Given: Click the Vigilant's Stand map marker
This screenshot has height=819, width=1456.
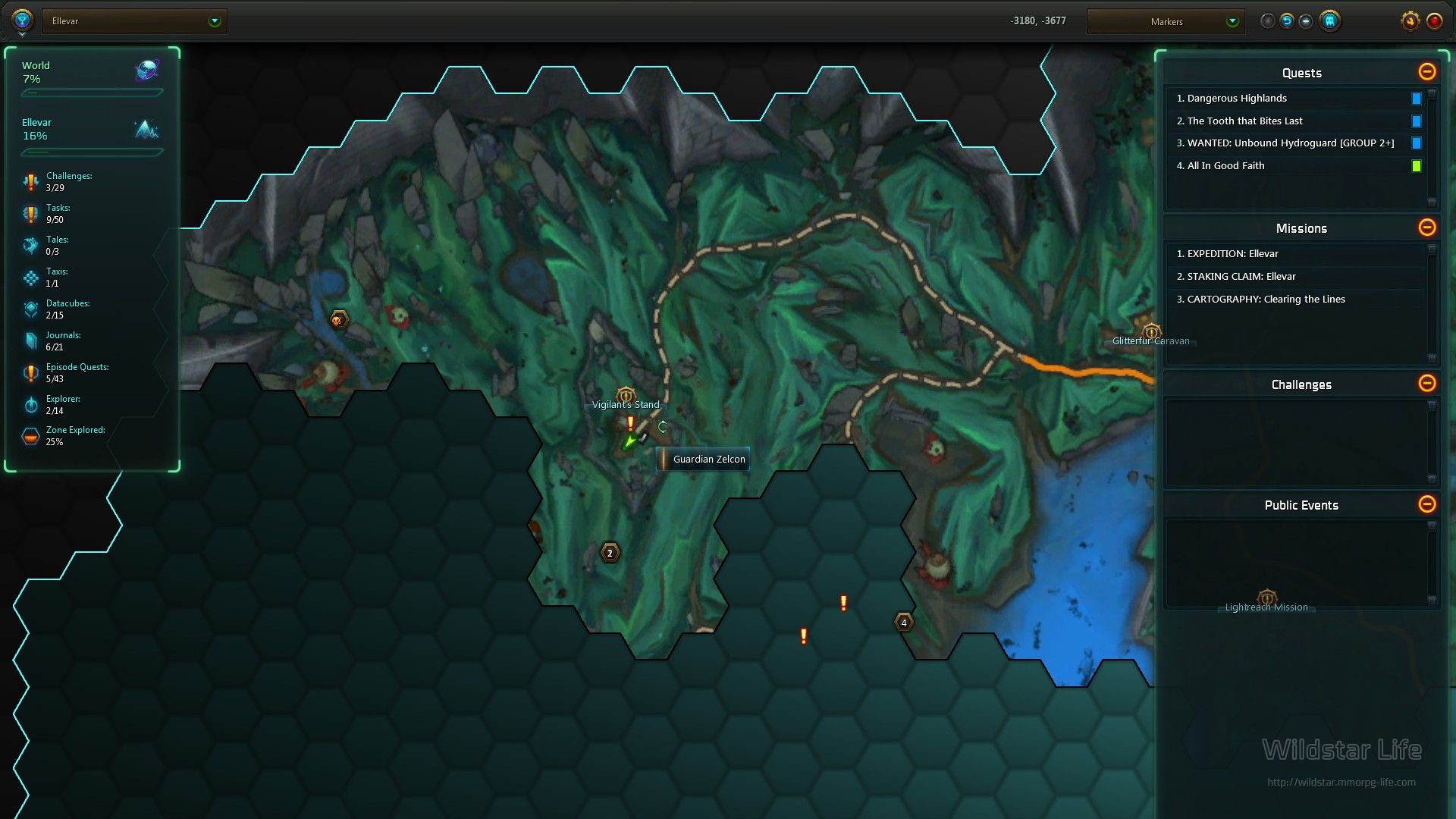Looking at the screenshot, I should (x=626, y=395).
